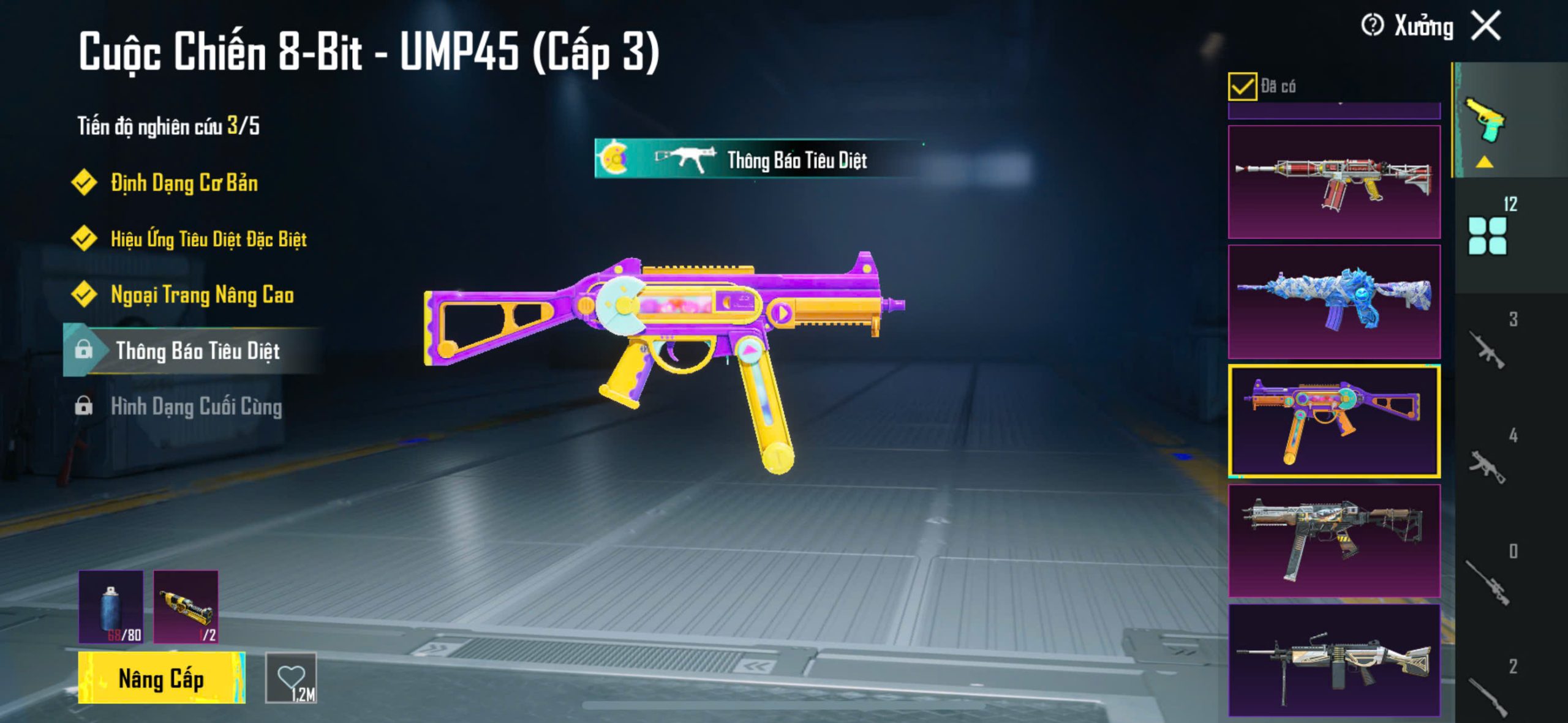
Task: Show all weapons with the grid tab
Action: 1487,235
